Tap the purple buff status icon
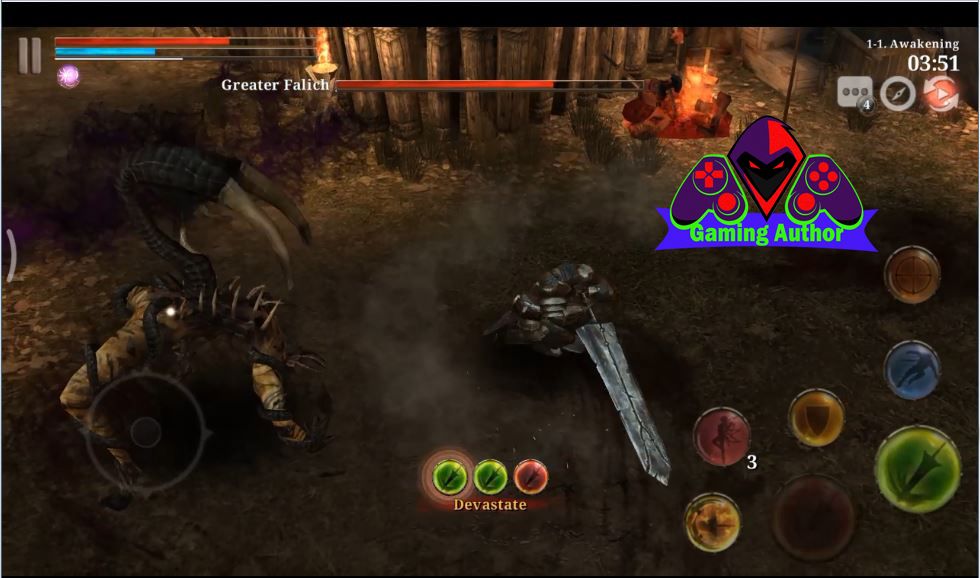The height and width of the screenshot is (578, 980). [x=68, y=75]
